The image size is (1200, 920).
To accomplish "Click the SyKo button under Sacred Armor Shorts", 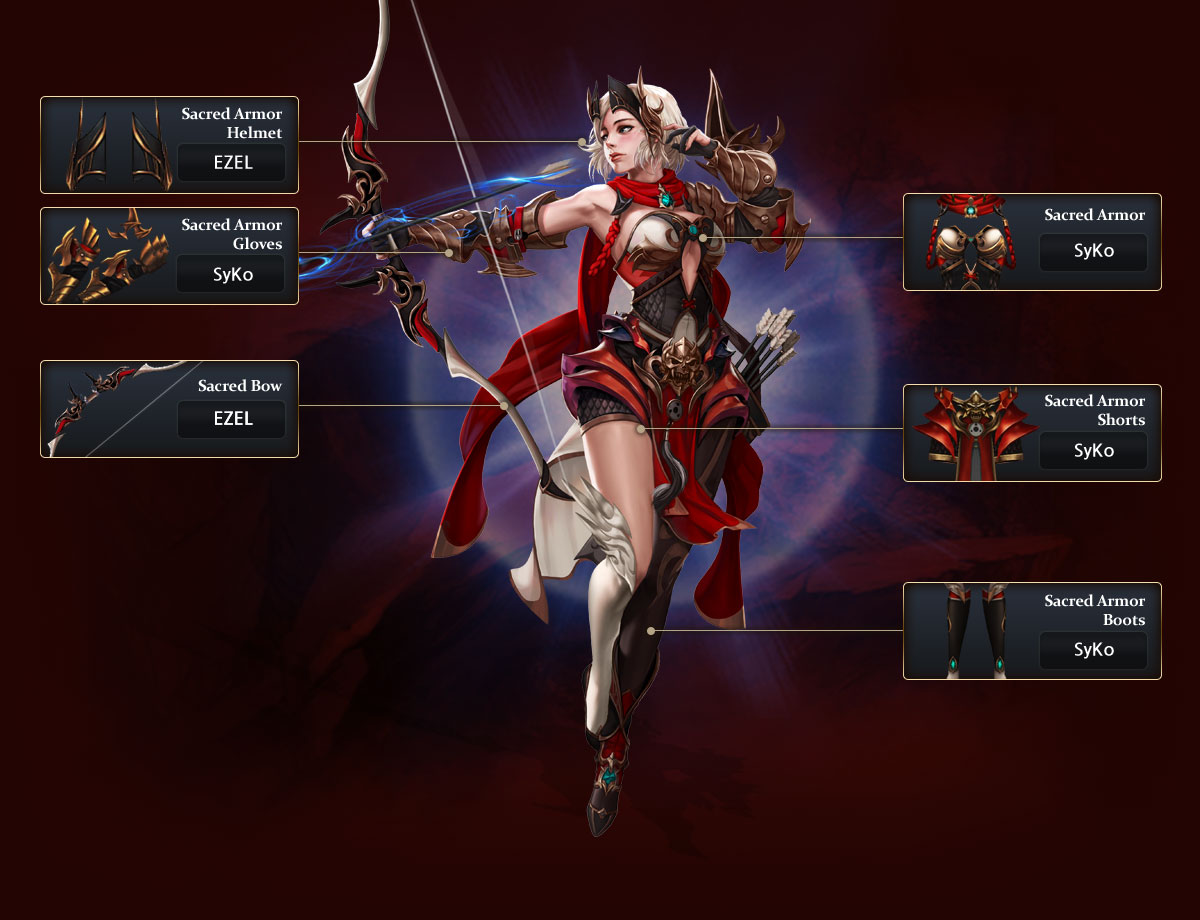I will click(x=1093, y=450).
